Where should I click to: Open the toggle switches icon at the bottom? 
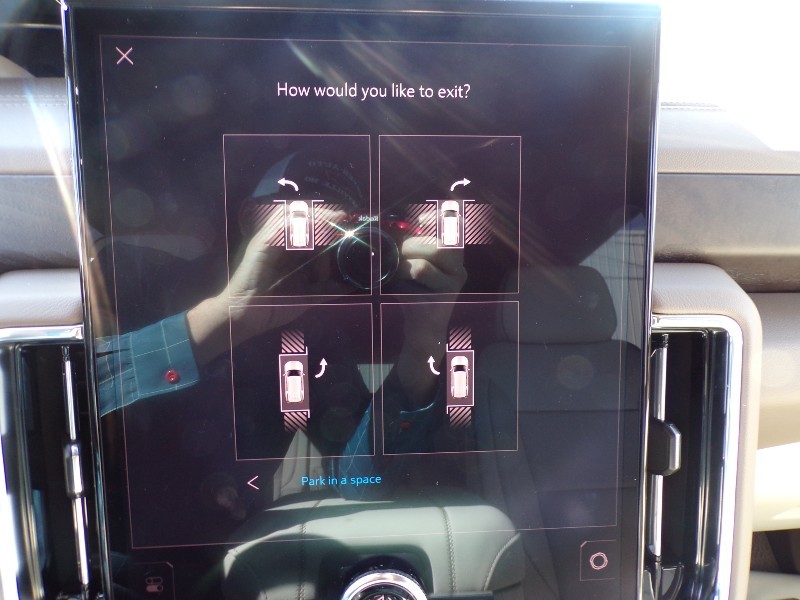point(156,584)
